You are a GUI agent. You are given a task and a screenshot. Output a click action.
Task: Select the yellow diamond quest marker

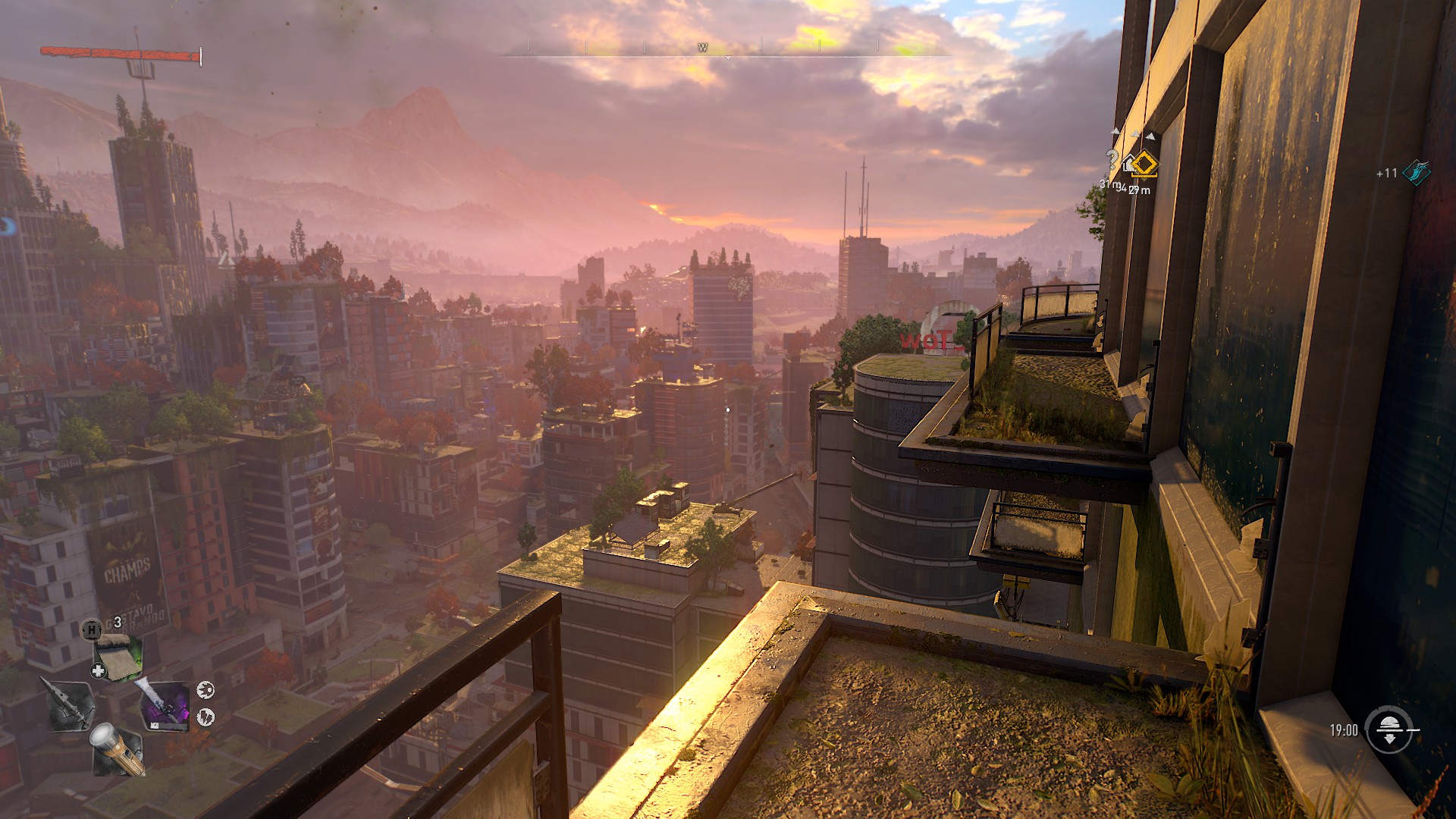pos(1144,164)
